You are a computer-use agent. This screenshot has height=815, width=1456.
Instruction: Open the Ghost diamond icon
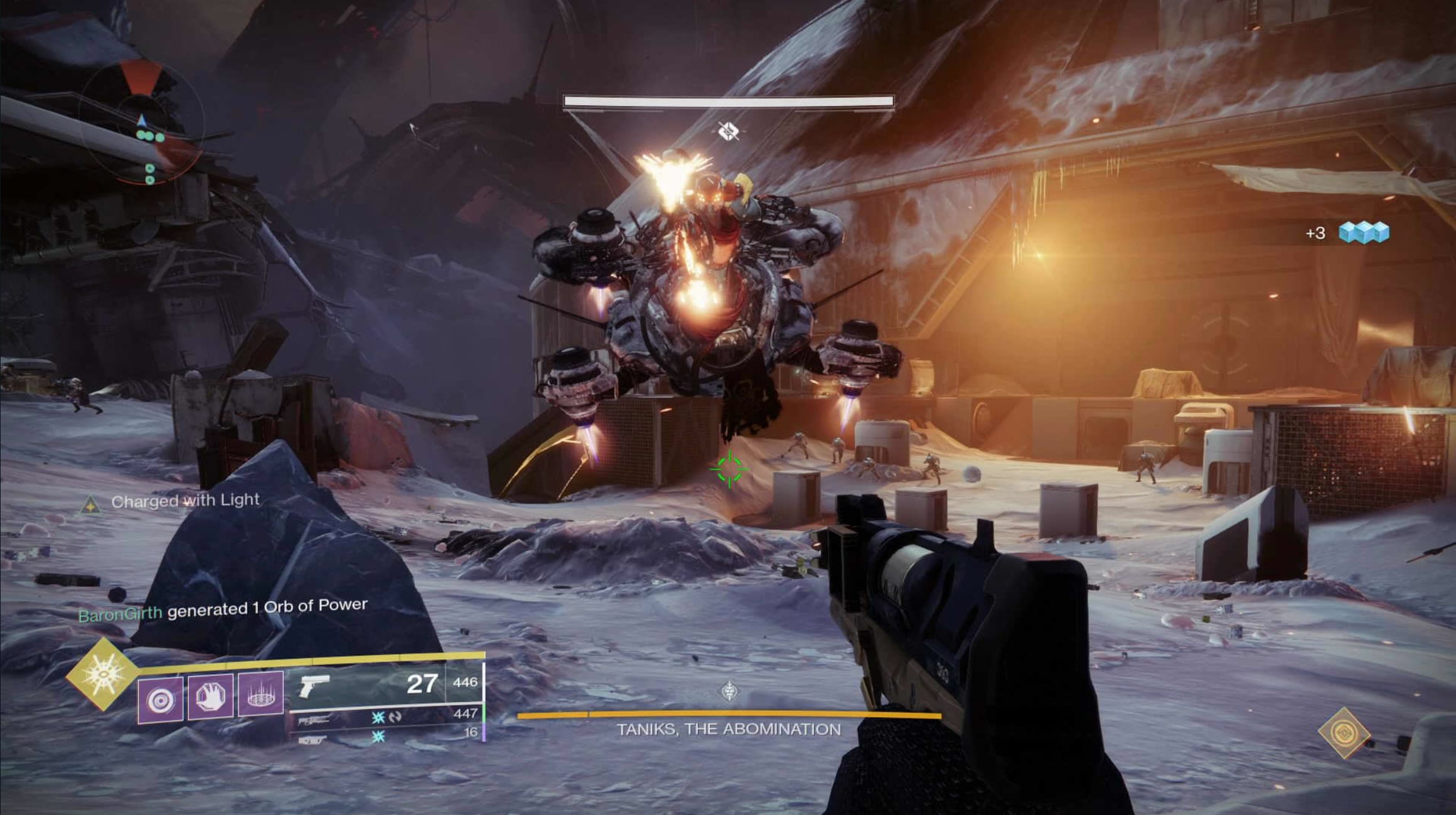(x=1343, y=733)
